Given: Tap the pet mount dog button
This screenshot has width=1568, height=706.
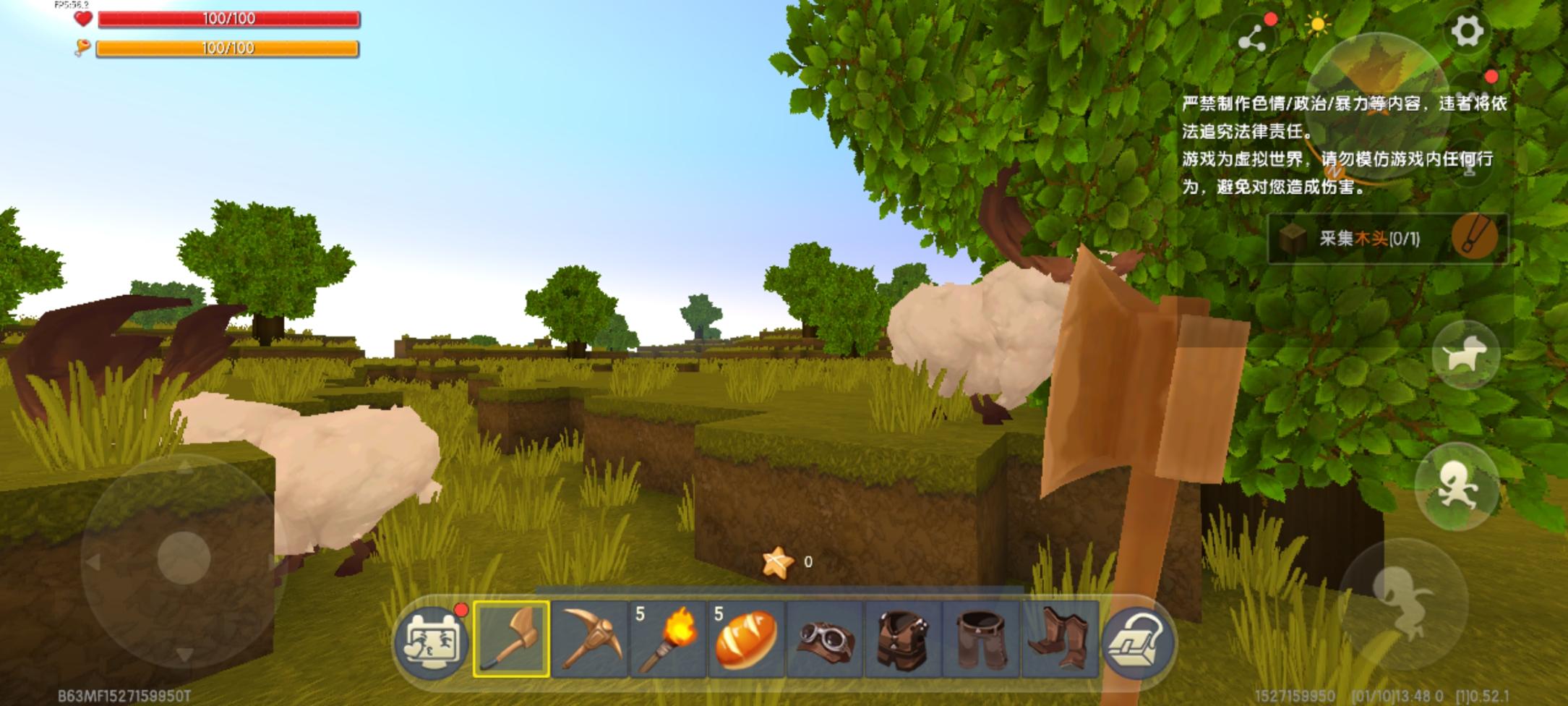Looking at the screenshot, I should point(1465,355).
